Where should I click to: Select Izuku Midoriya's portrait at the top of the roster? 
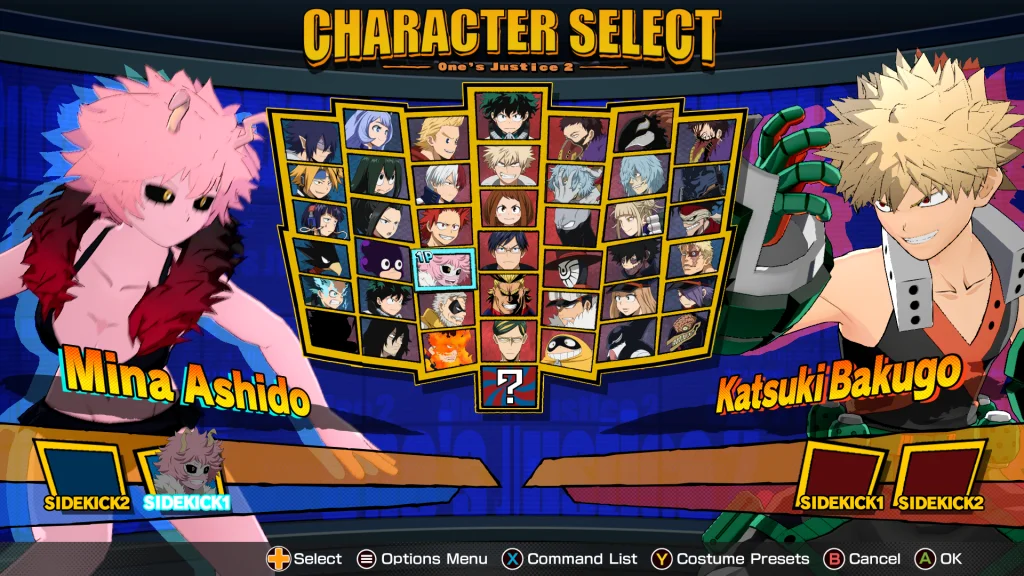(x=509, y=116)
